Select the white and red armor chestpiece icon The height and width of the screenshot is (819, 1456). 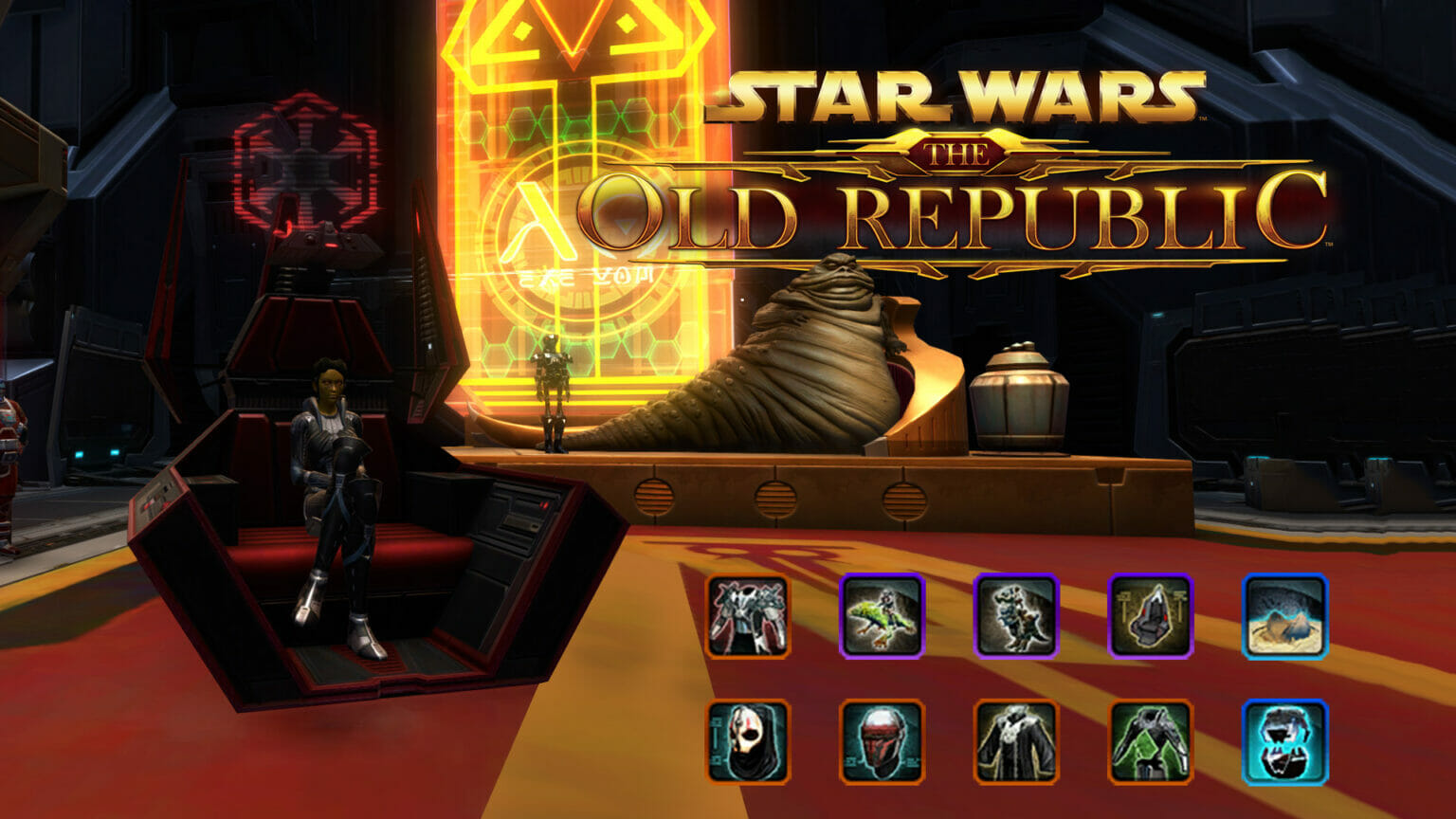tap(747, 616)
